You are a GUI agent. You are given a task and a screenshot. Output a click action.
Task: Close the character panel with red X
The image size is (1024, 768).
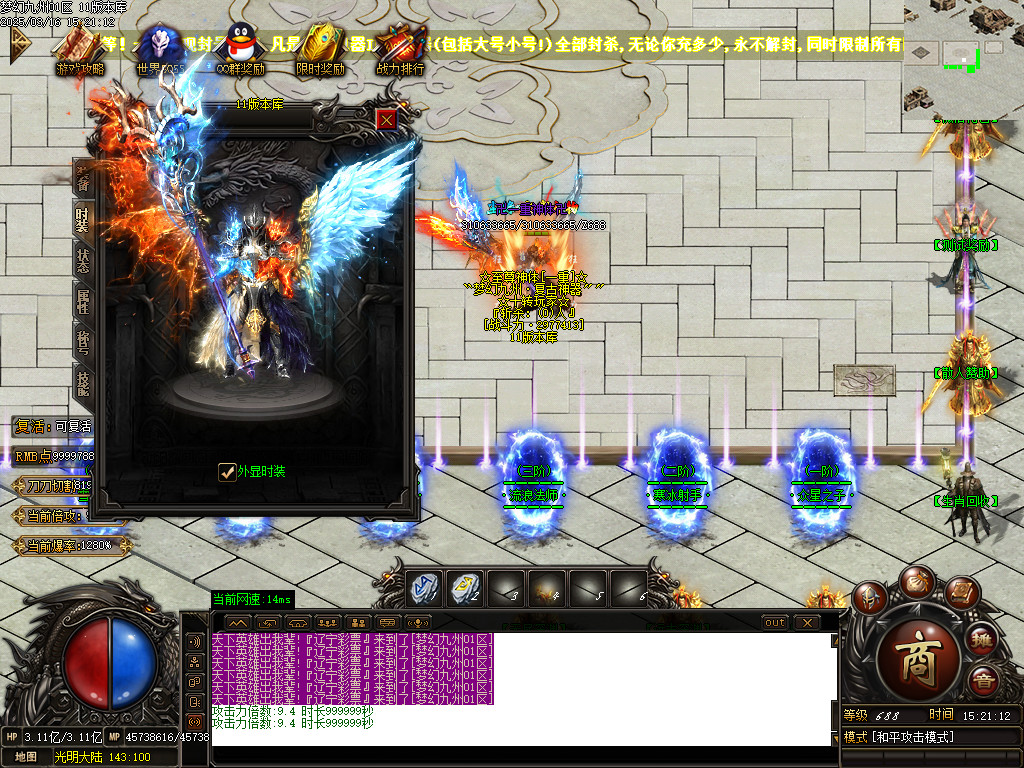coord(387,119)
